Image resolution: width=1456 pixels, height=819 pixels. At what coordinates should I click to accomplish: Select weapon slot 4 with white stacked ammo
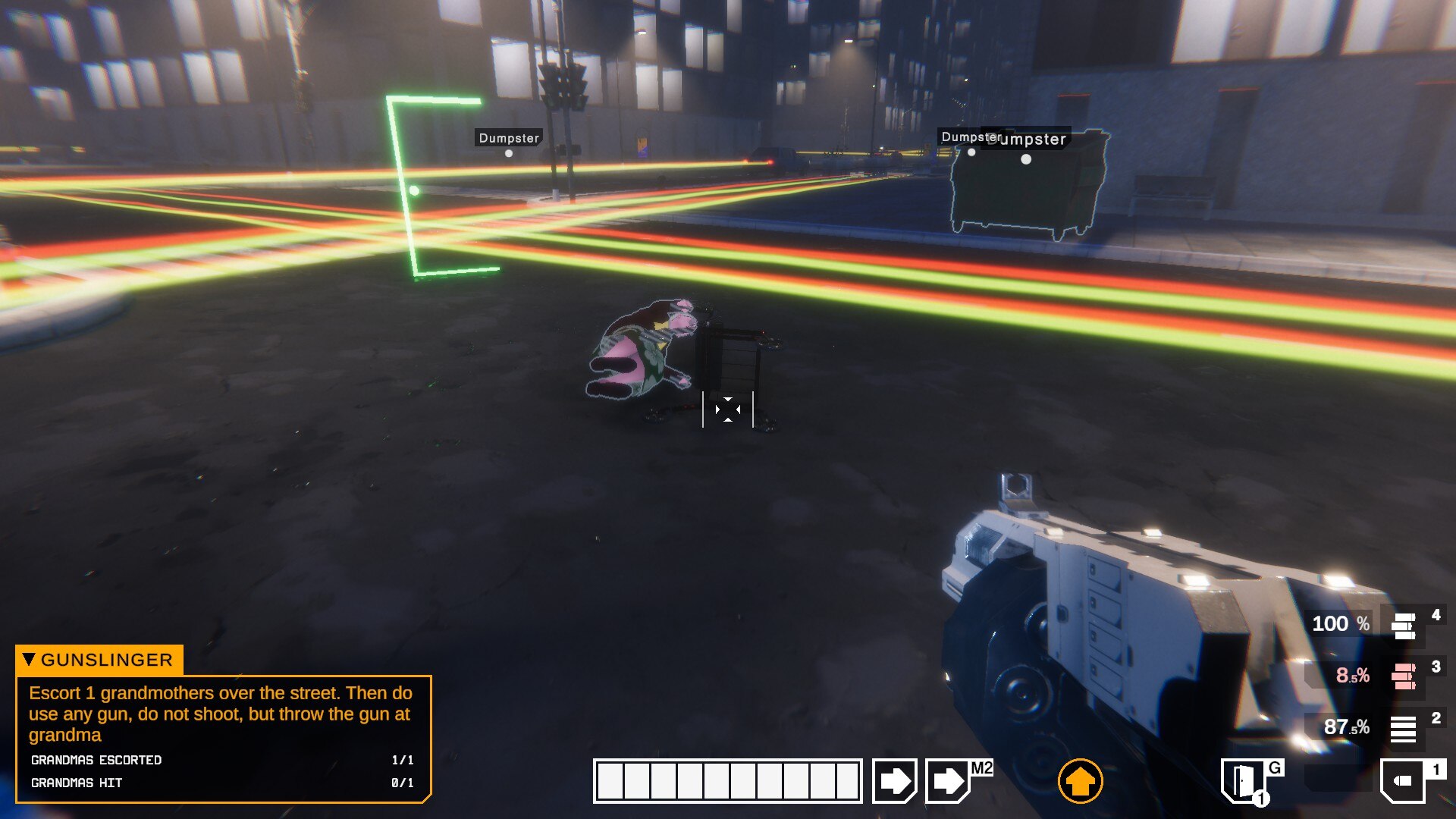(x=1404, y=626)
